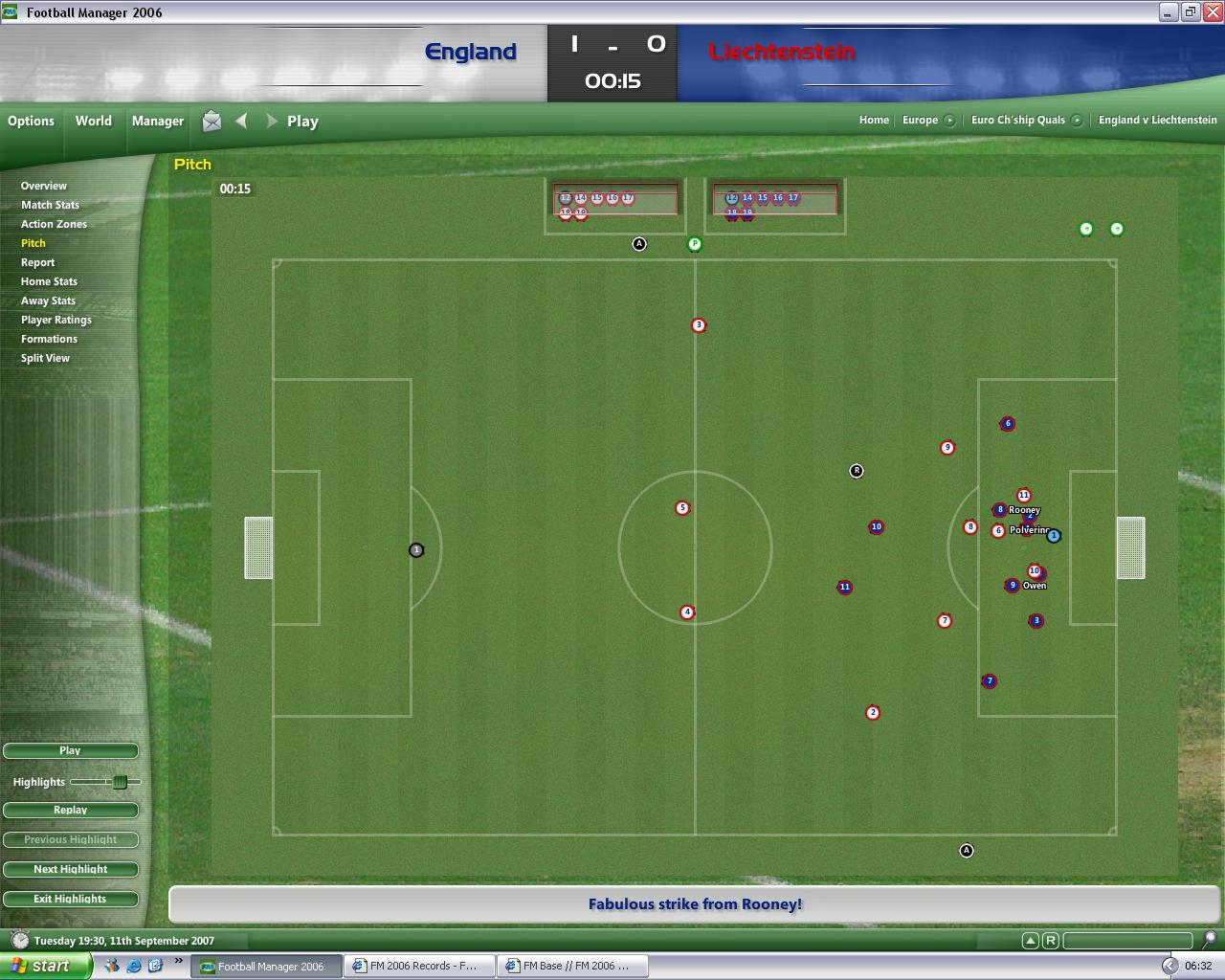1225x980 pixels.
Task: Open the inbox mail icon
Action: (x=211, y=122)
